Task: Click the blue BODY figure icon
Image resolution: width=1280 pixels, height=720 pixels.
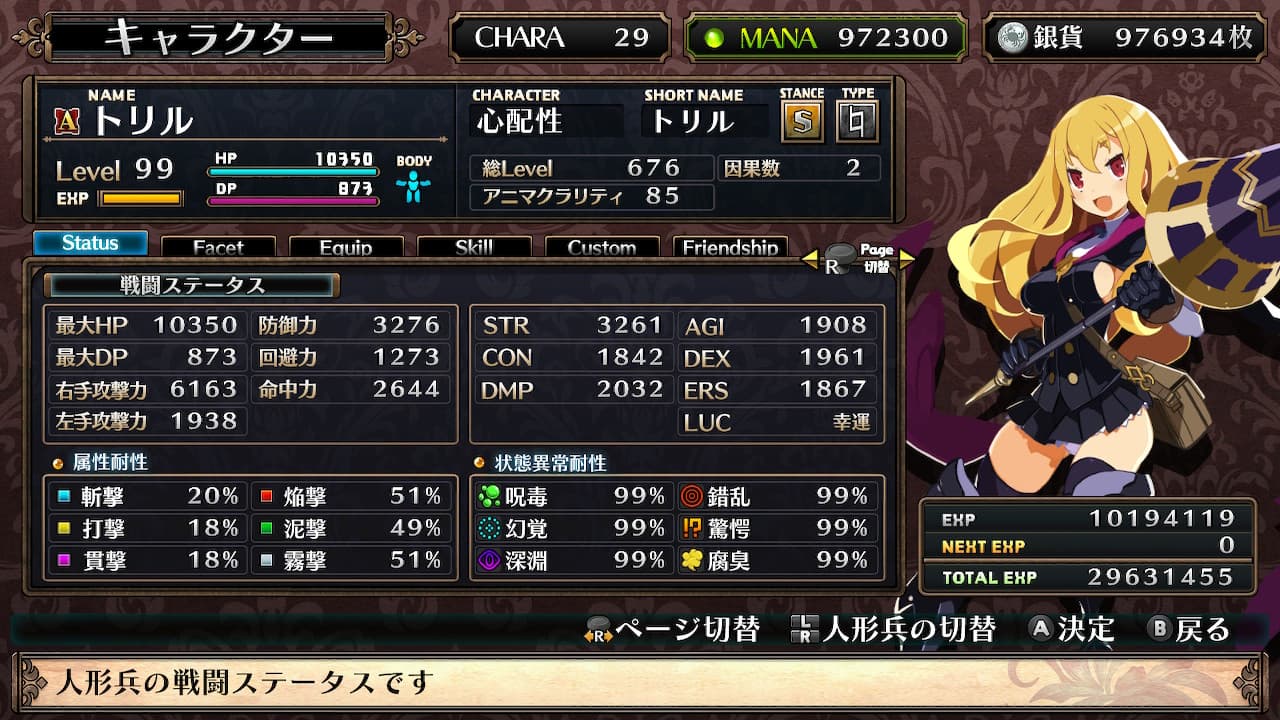Action: 413,186
